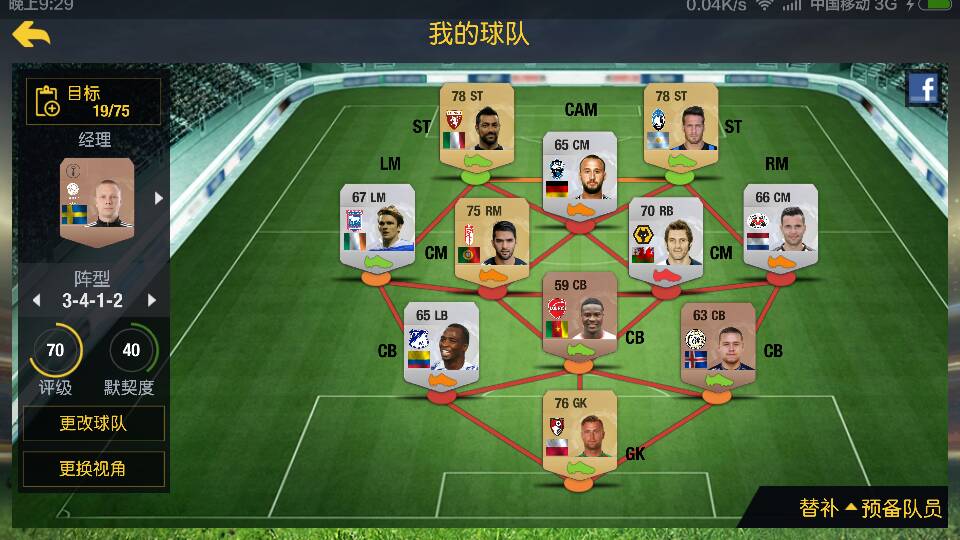Switch to next formation with right arrow
Screen dimensions: 960x540
[152, 300]
